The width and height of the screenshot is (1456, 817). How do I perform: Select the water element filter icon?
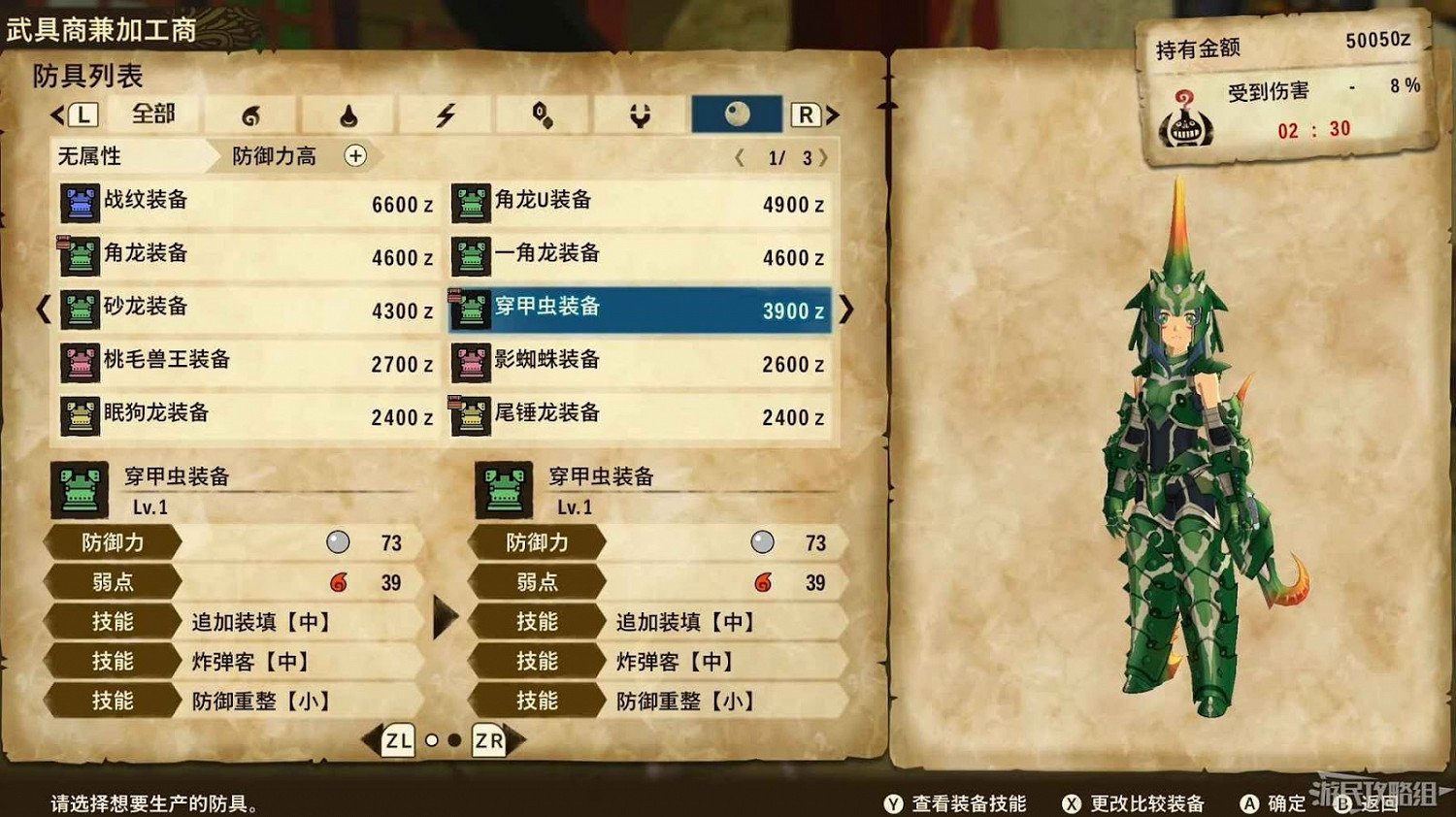[x=347, y=114]
